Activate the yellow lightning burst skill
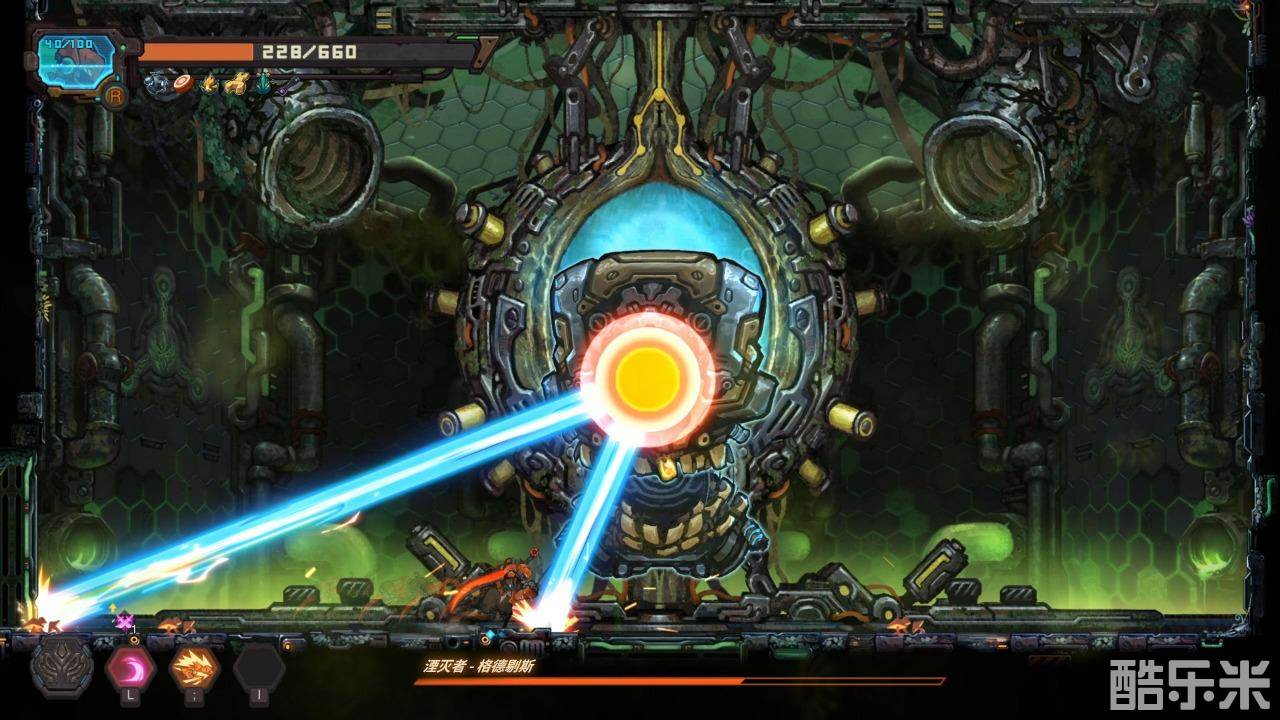Image resolution: width=1280 pixels, height=720 pixels. click(193, 665)
